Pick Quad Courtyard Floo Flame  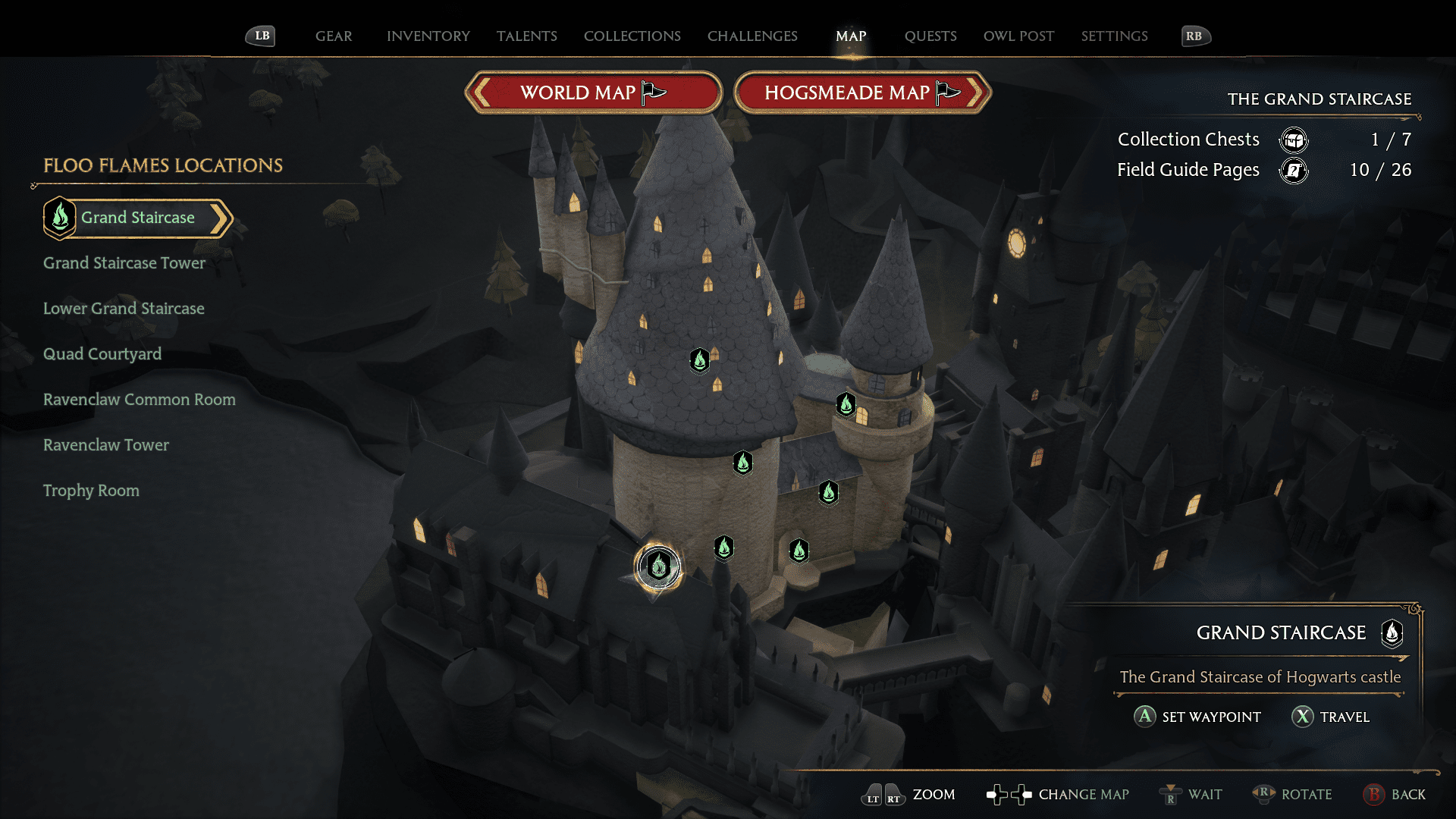click(102, 354)
